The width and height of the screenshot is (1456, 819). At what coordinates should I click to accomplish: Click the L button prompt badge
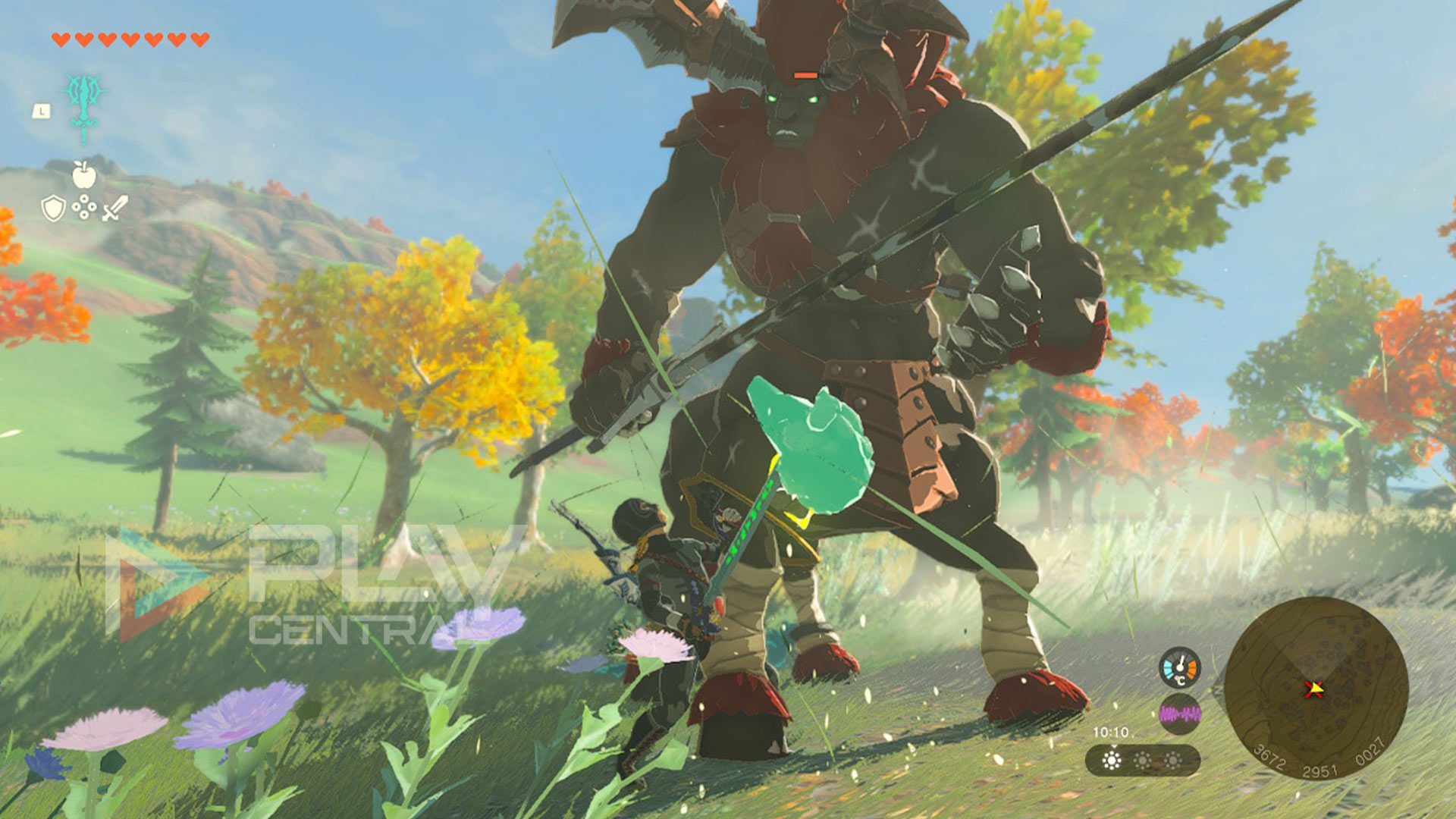(x=42, y=111)
